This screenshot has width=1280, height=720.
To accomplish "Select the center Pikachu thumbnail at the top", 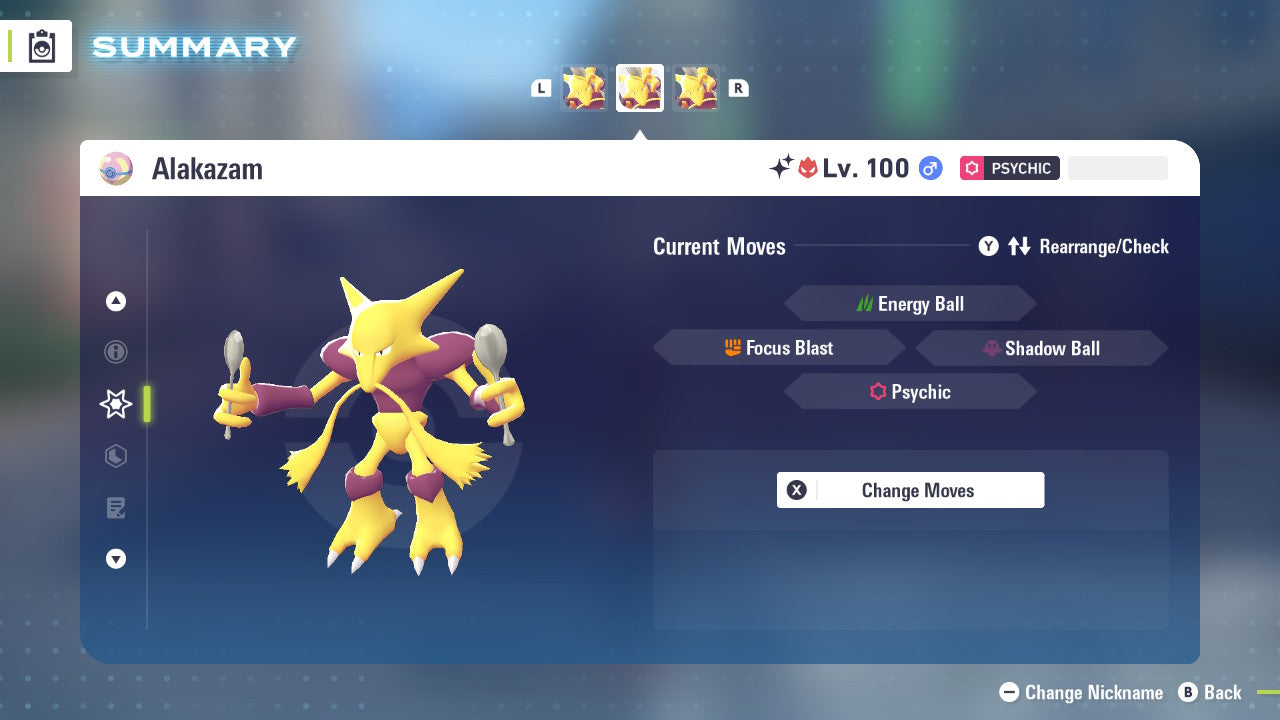I will pyautogui.click(x=640, y=87).
